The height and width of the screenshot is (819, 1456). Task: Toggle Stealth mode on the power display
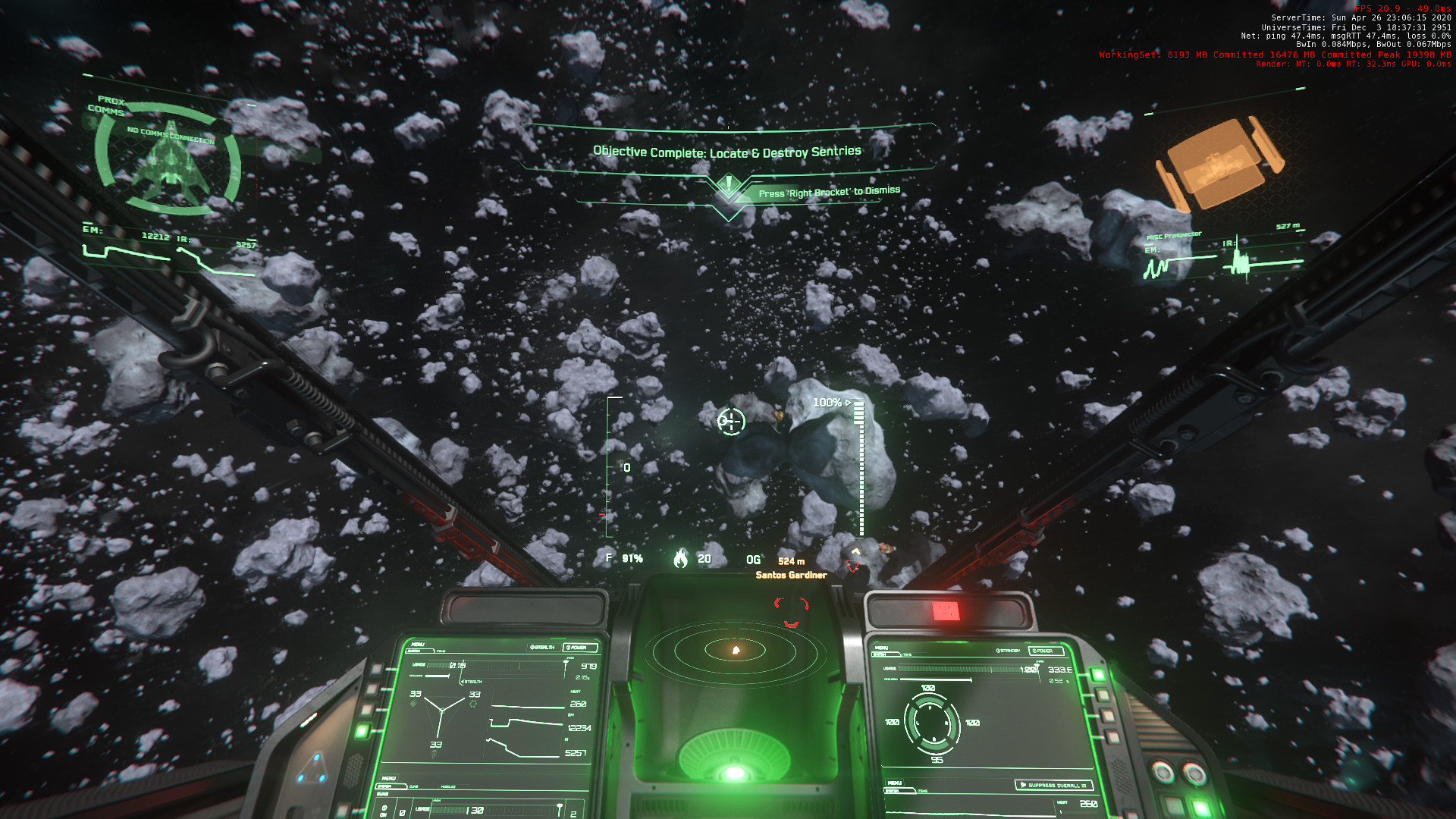(x=543, y=648)
